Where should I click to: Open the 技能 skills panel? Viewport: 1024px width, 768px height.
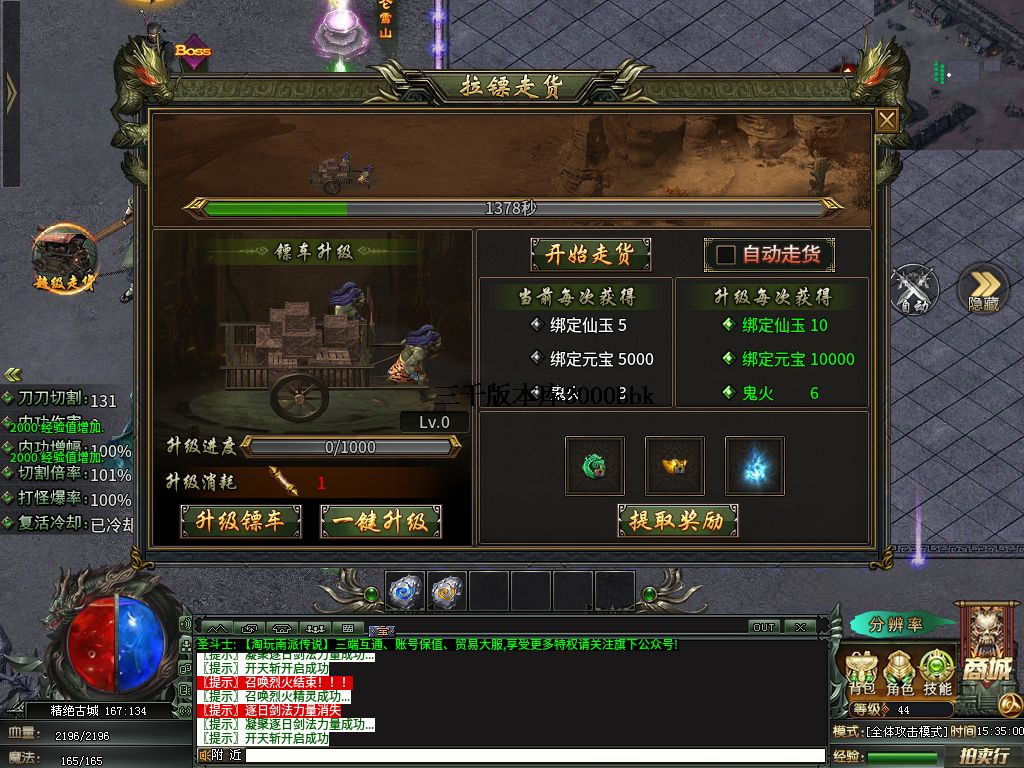click(937, 673)
